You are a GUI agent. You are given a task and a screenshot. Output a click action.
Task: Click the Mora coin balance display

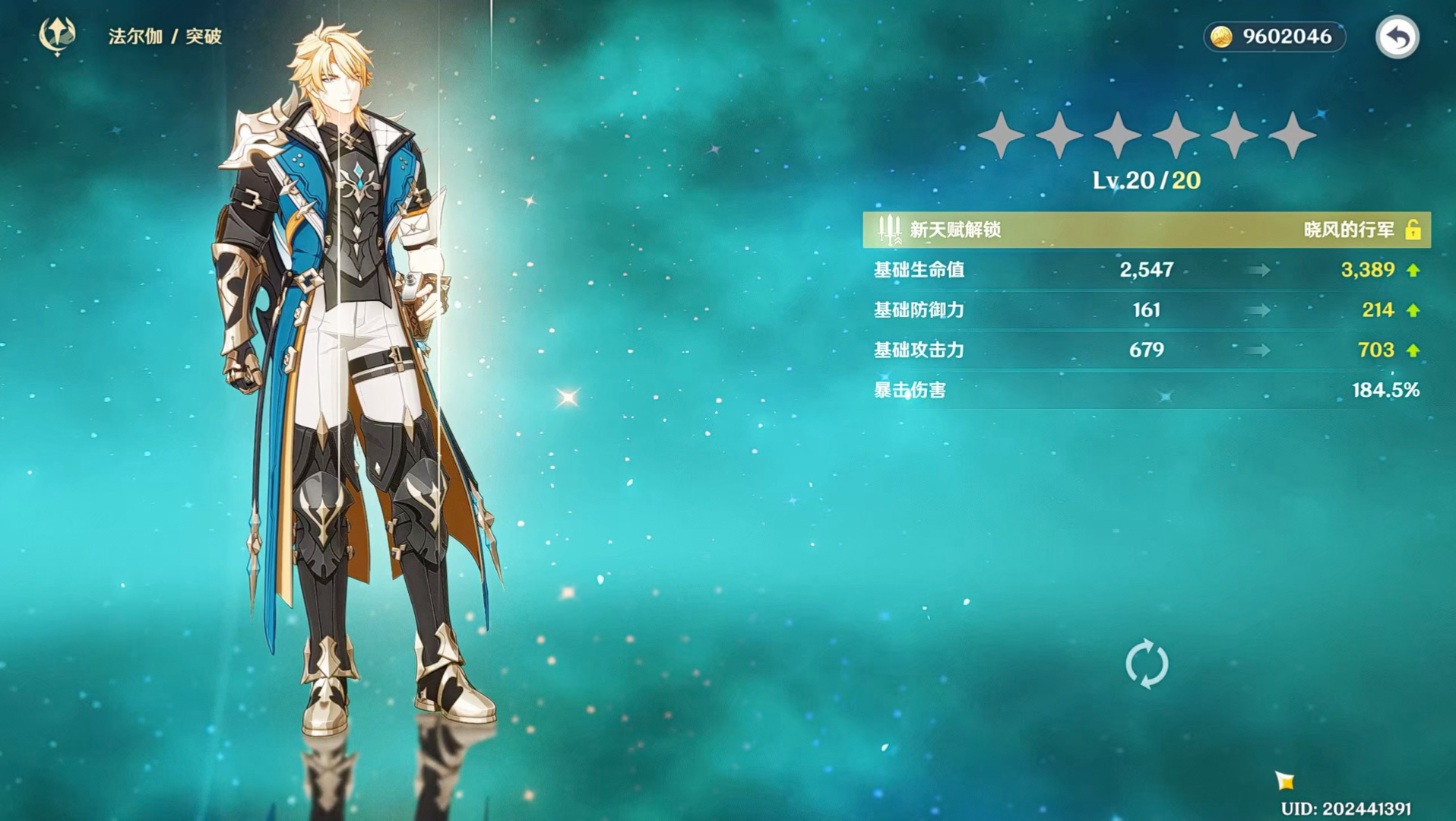point(1274,36)
